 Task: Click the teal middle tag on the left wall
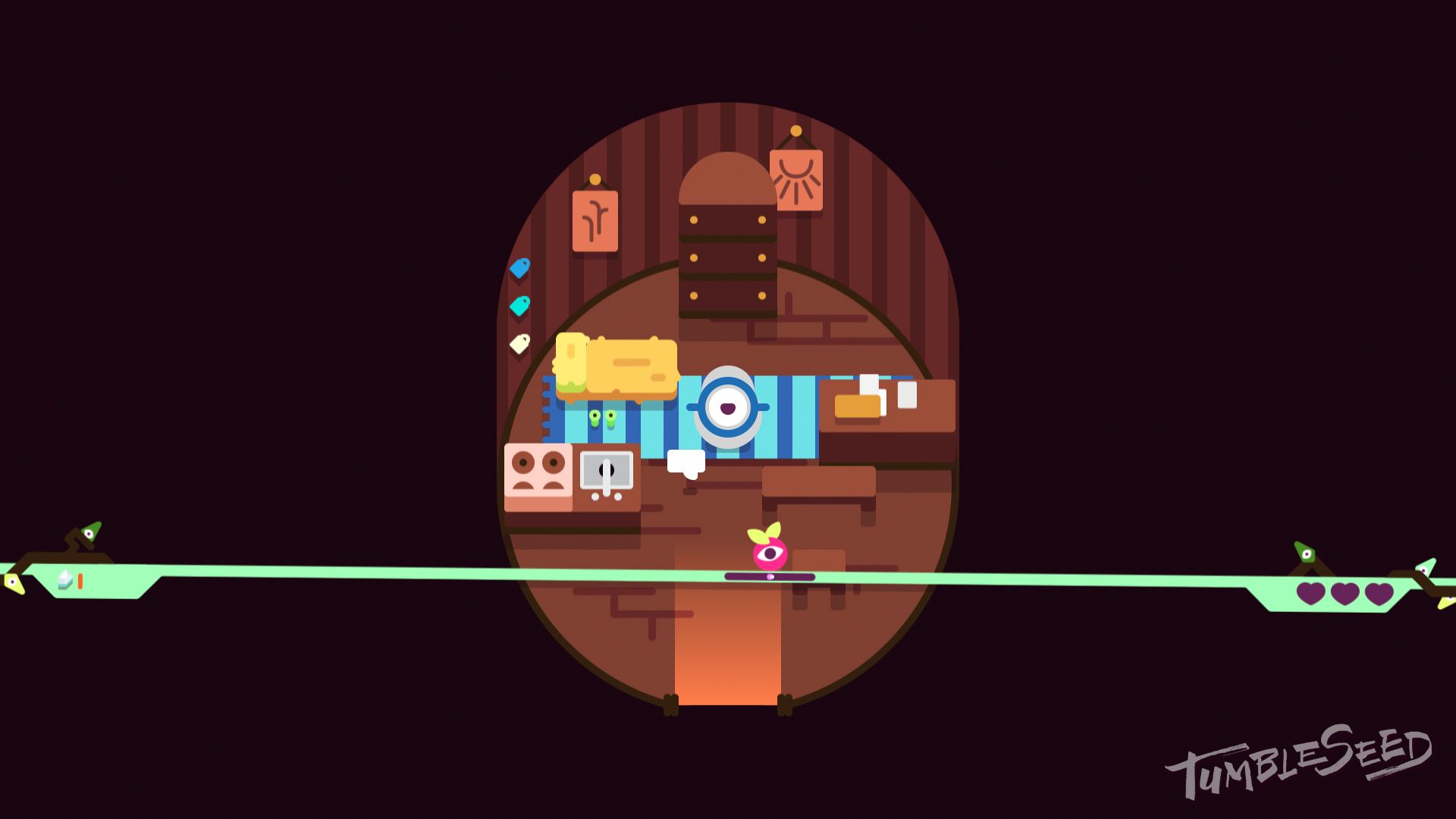(x=520, y=306)
